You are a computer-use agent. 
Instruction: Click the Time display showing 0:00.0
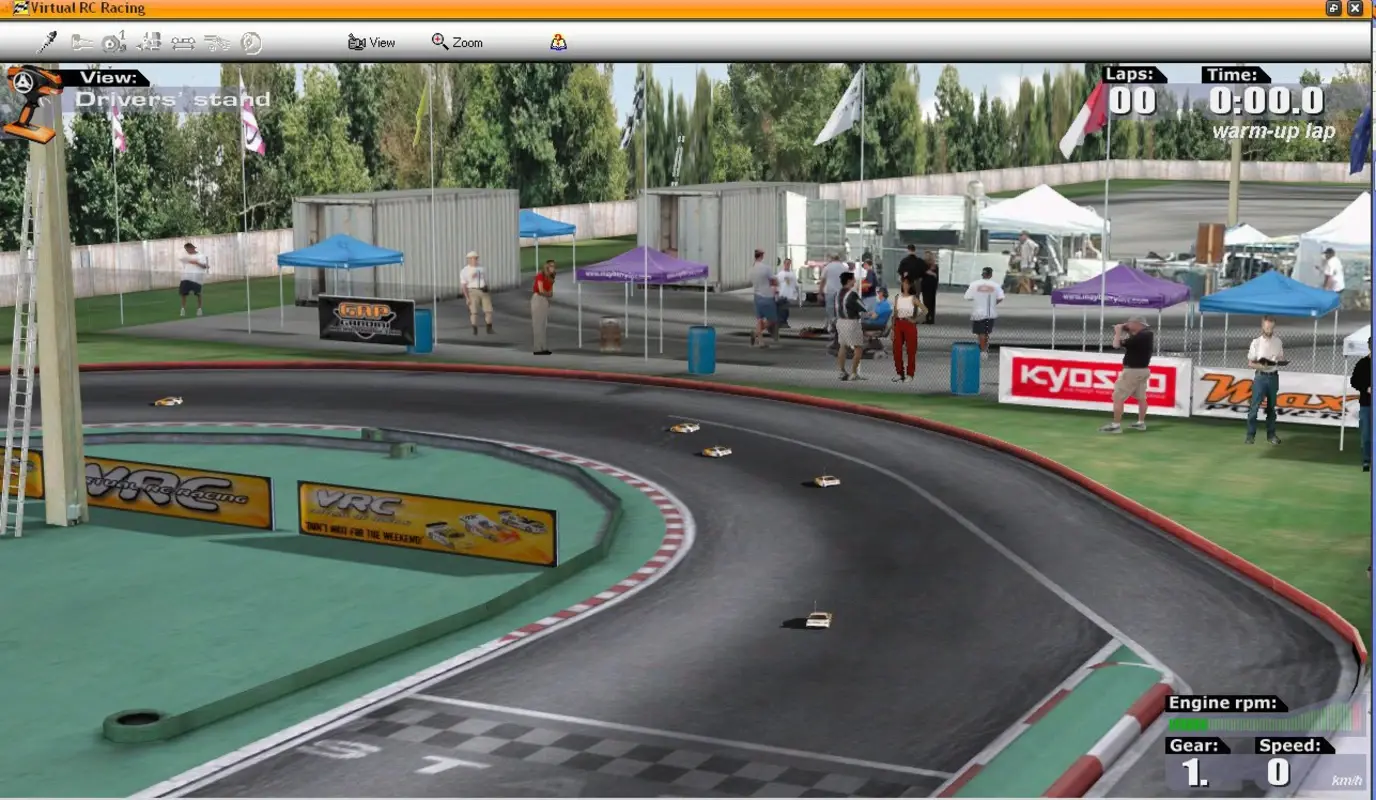(x=1267, y=100)
